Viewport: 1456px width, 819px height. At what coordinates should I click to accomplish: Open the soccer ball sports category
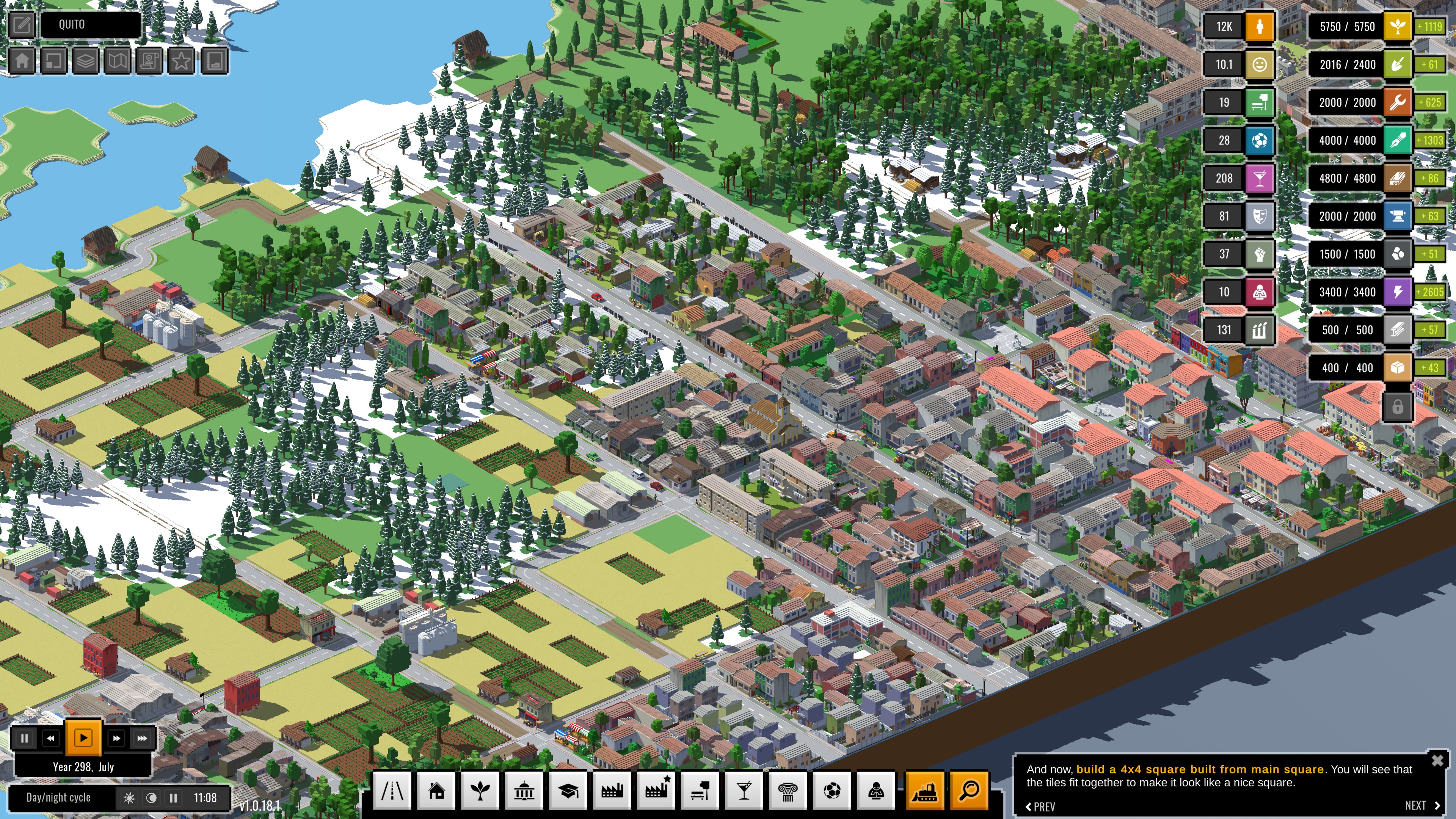click(832, 791)
